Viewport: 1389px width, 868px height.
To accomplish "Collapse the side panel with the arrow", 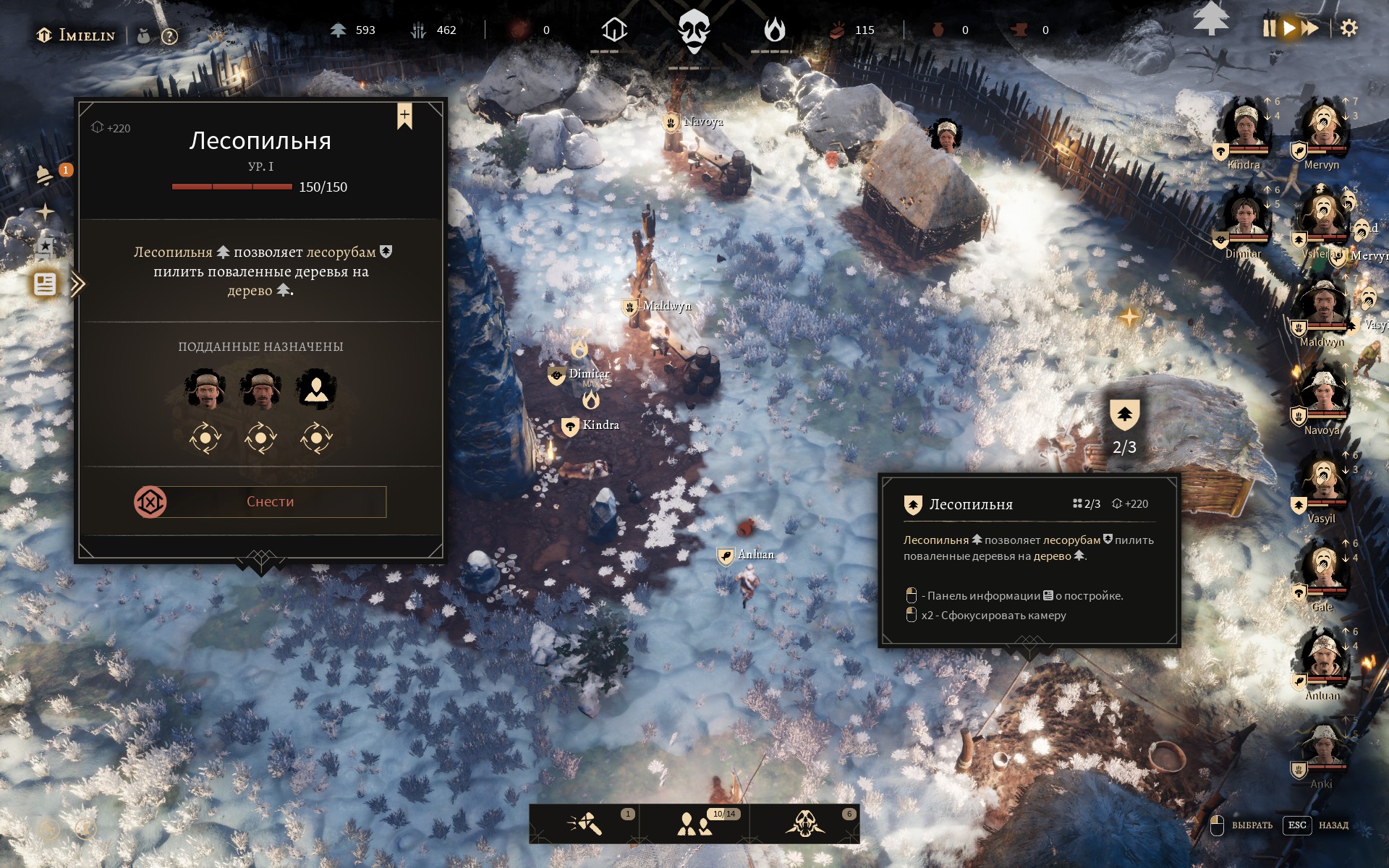I will pyautogui.click(x=78, y=284).
